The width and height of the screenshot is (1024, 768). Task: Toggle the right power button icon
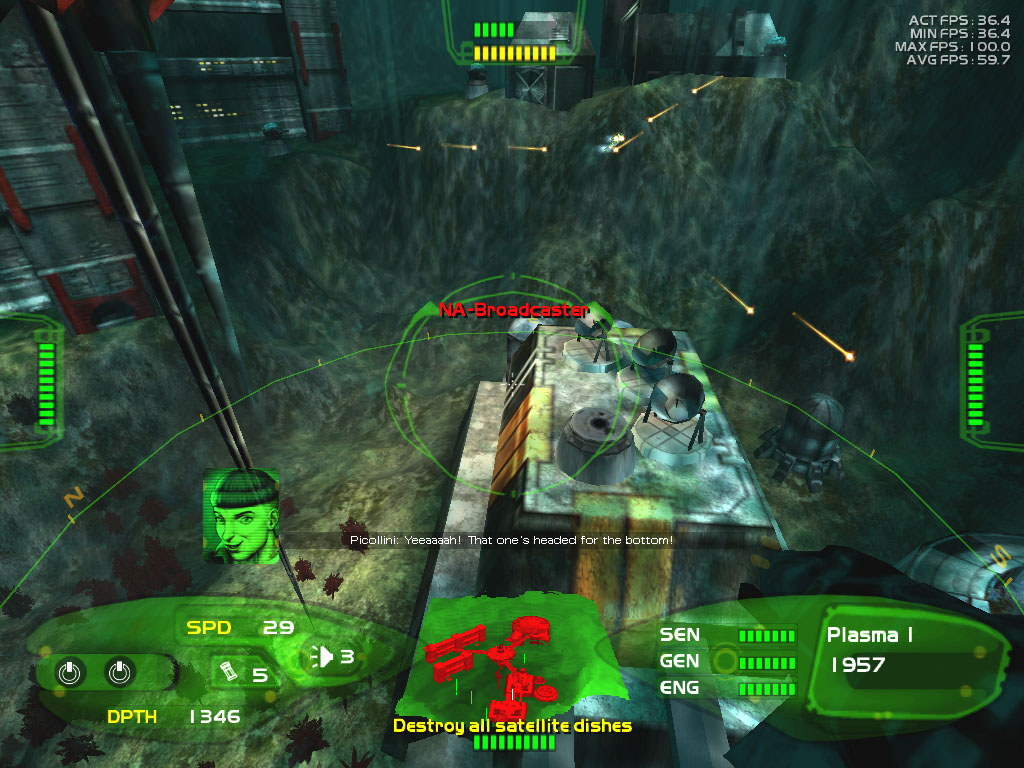pos(119,673)
